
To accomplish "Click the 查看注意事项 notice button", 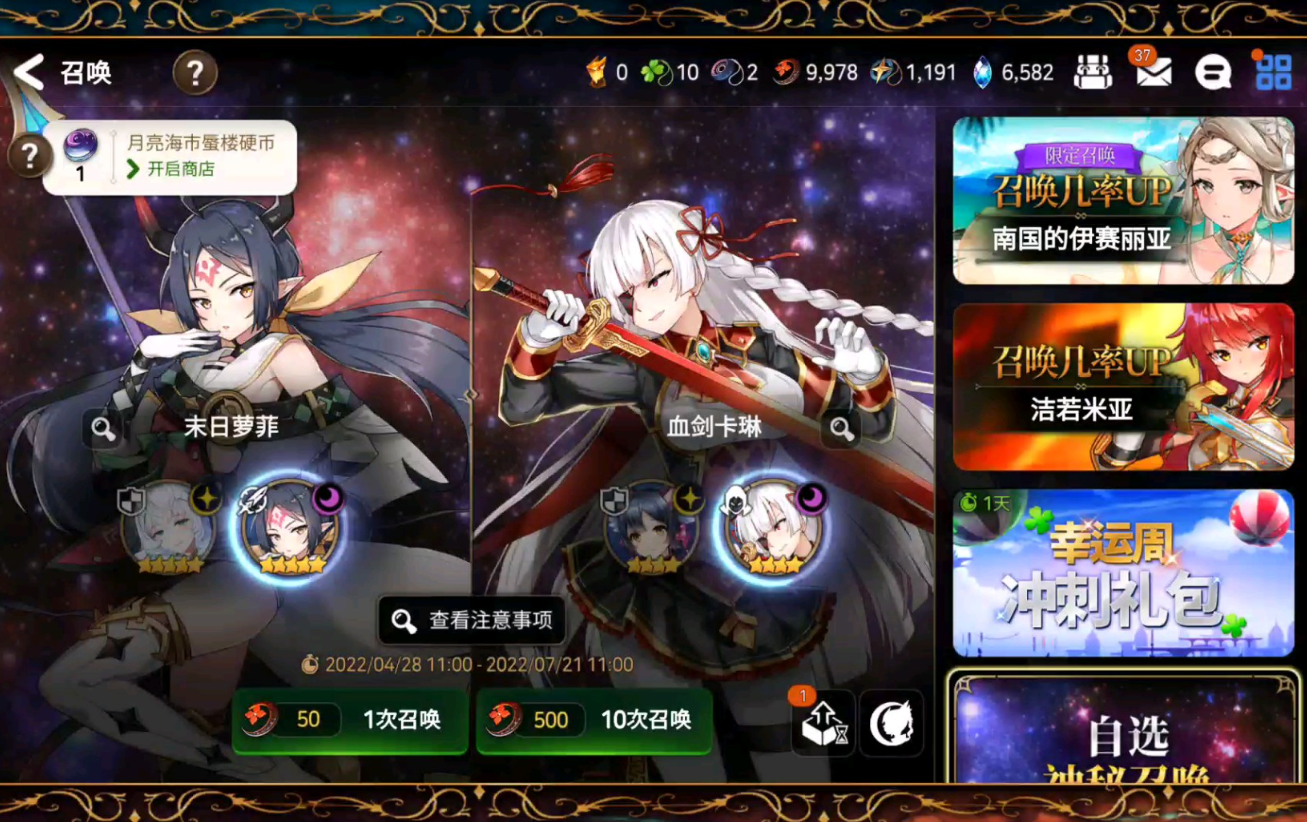I will (x=471, y=622).
